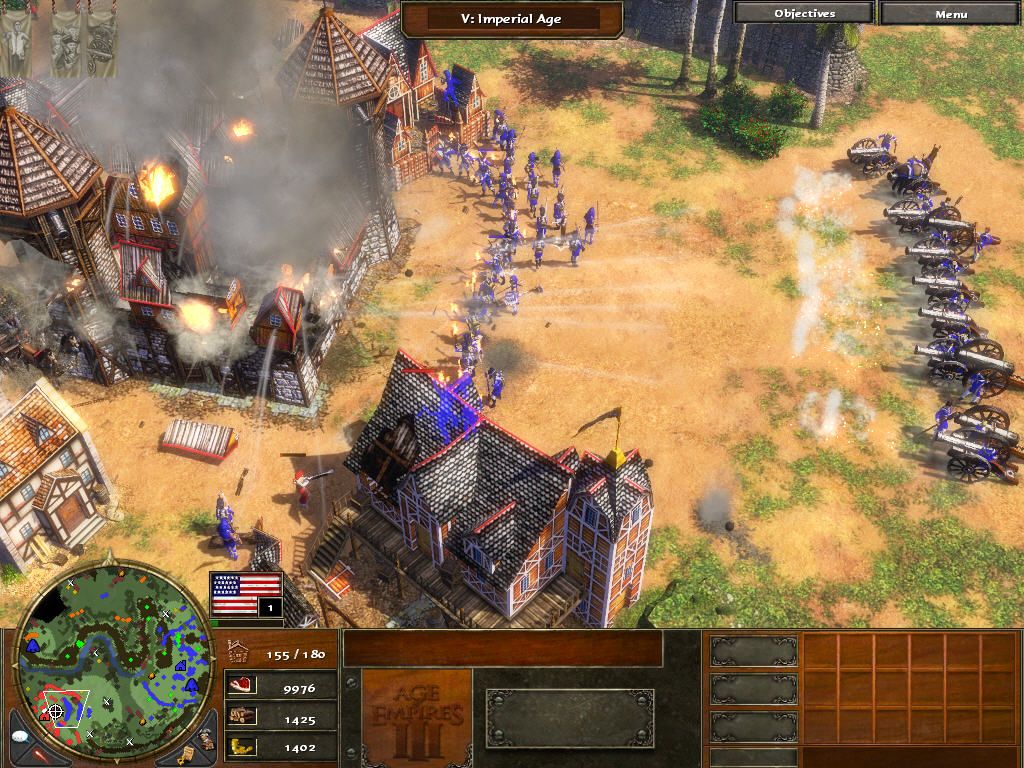This screenshot has height=768, width=1024.
Task: Select the gold coin resource icon
Action: (x=242, y=745)
